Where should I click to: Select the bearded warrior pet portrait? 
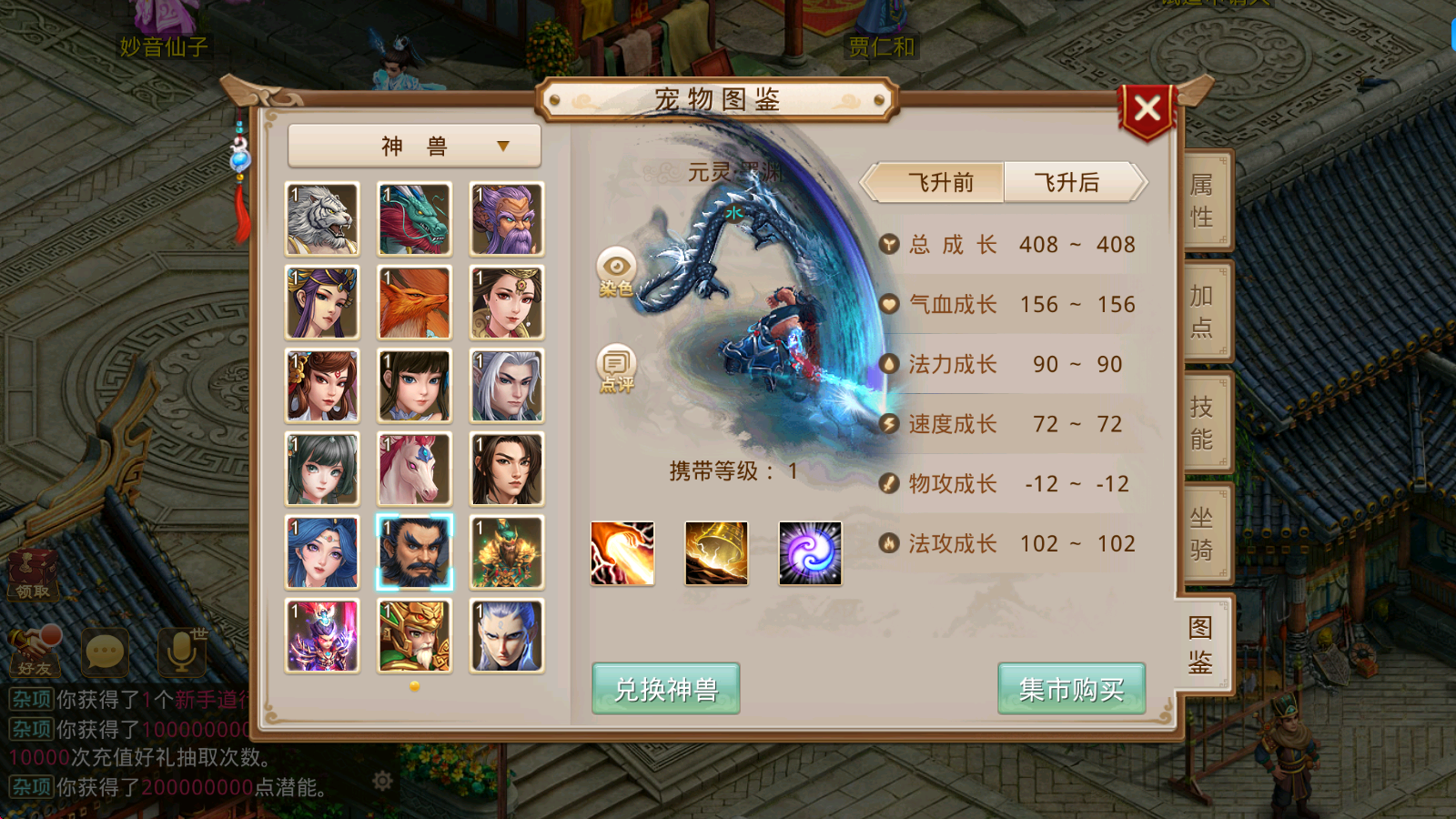pos(414,552)
